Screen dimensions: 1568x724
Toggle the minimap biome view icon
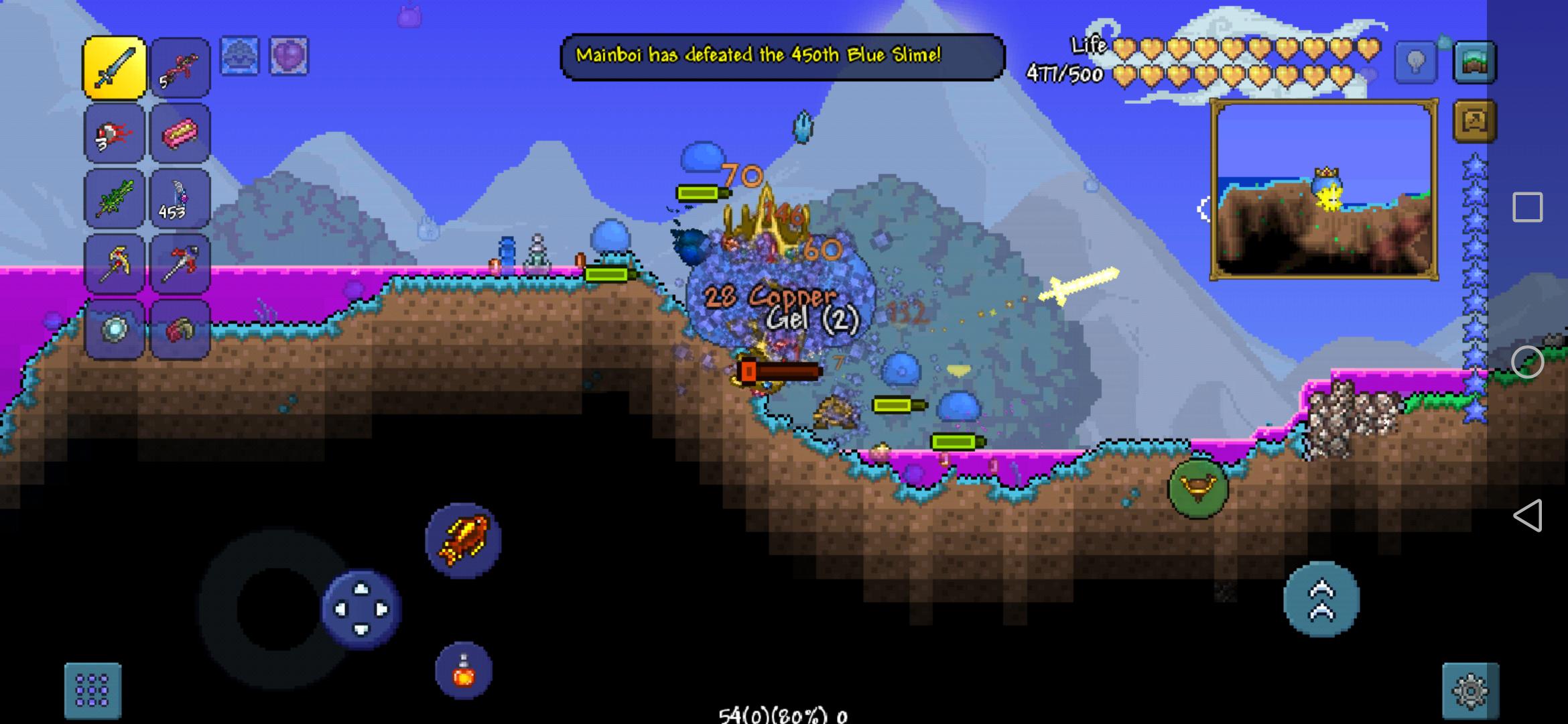click(x=1474, y=62)
